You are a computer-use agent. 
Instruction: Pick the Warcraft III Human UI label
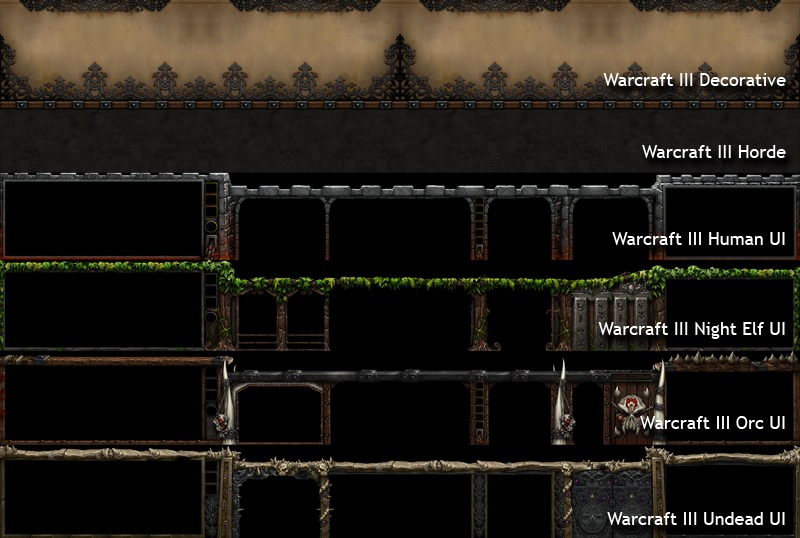pos(698,240)
